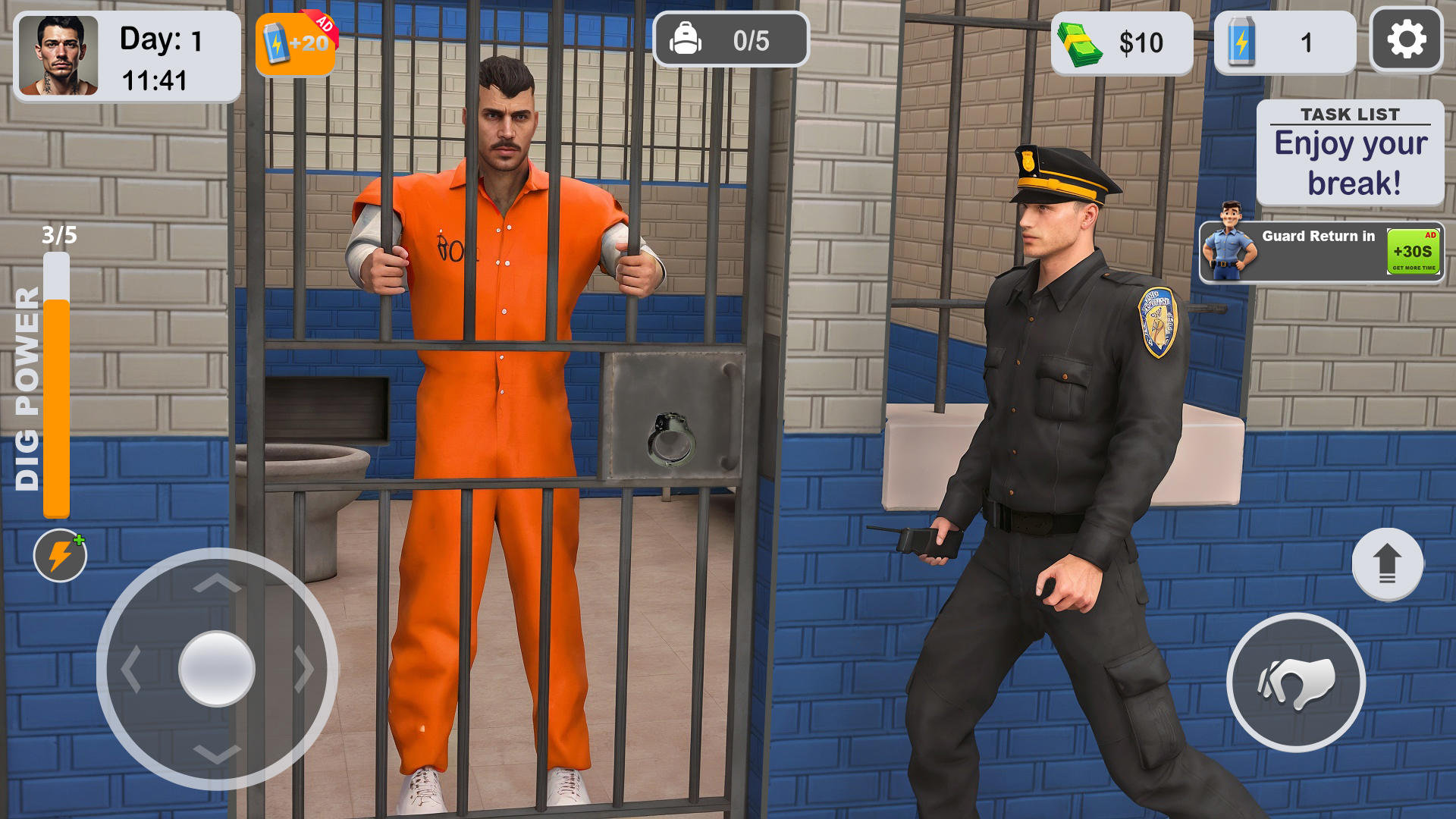1456x819 pixels.
Task: Tap the +20 energy drink ad offer
Action: [x=296, y=45]
